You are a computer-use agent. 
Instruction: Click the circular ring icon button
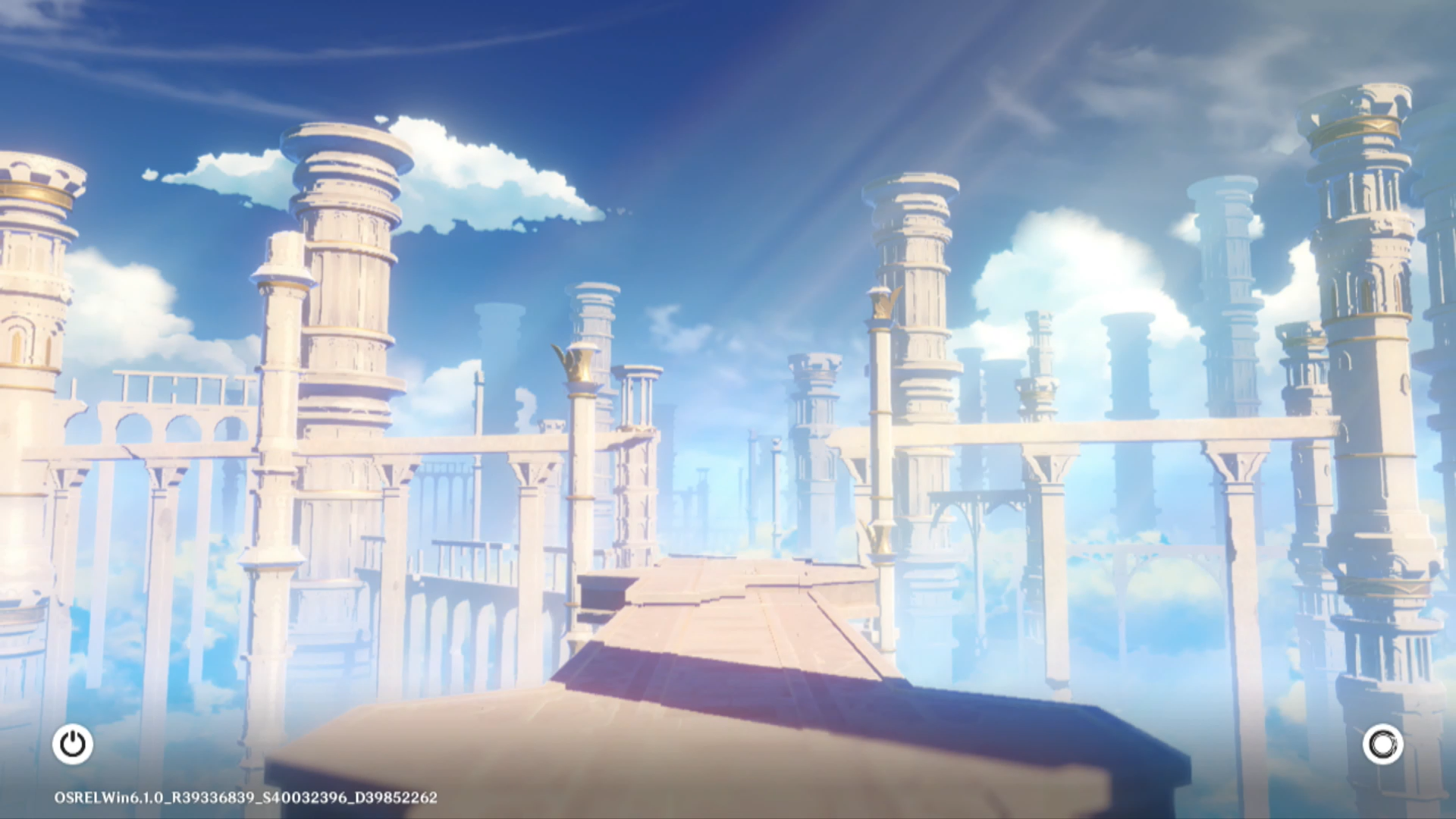click(x=1382, y=745)
